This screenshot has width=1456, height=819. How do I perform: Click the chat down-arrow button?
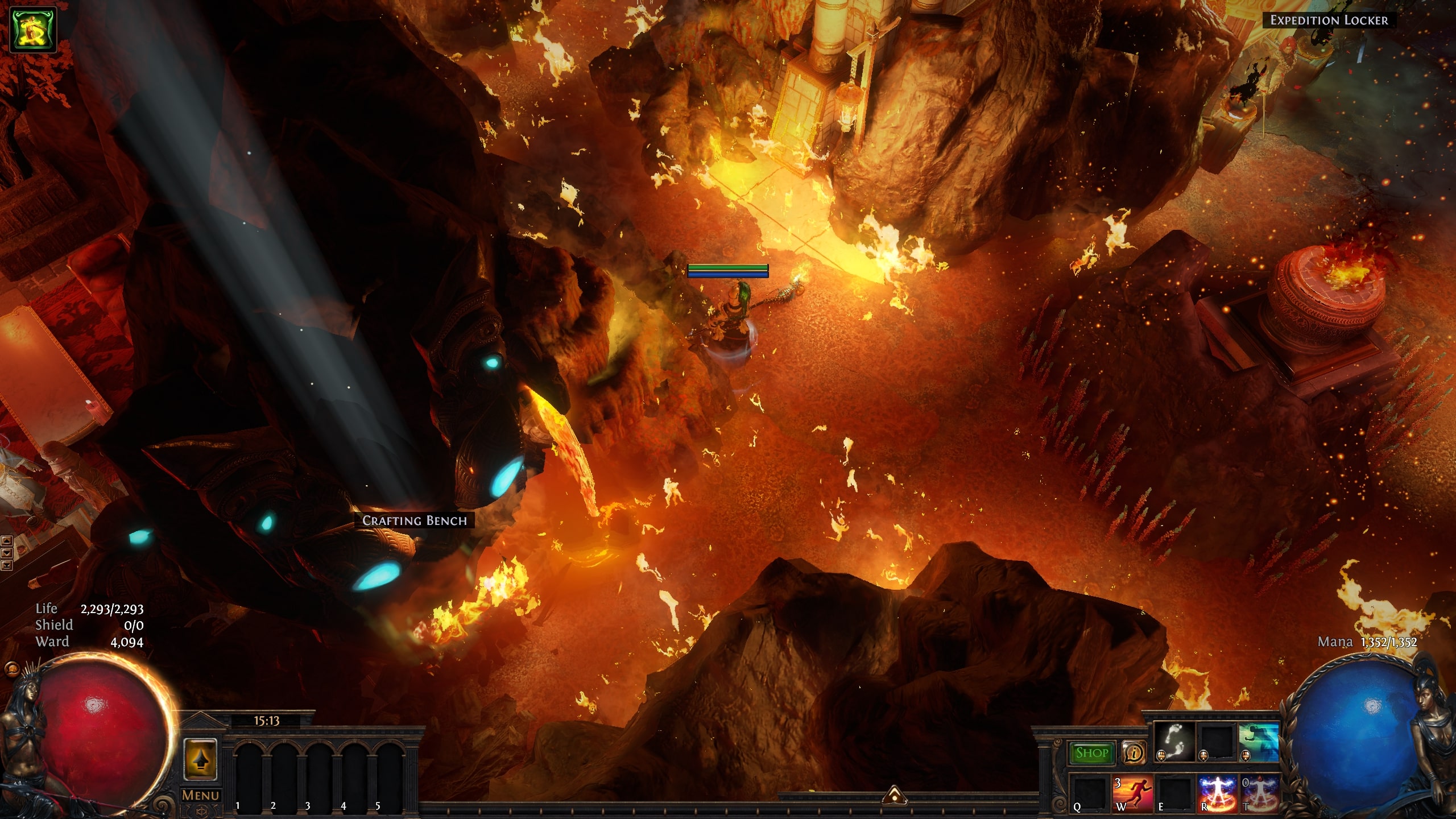click(x=7, y=553)
